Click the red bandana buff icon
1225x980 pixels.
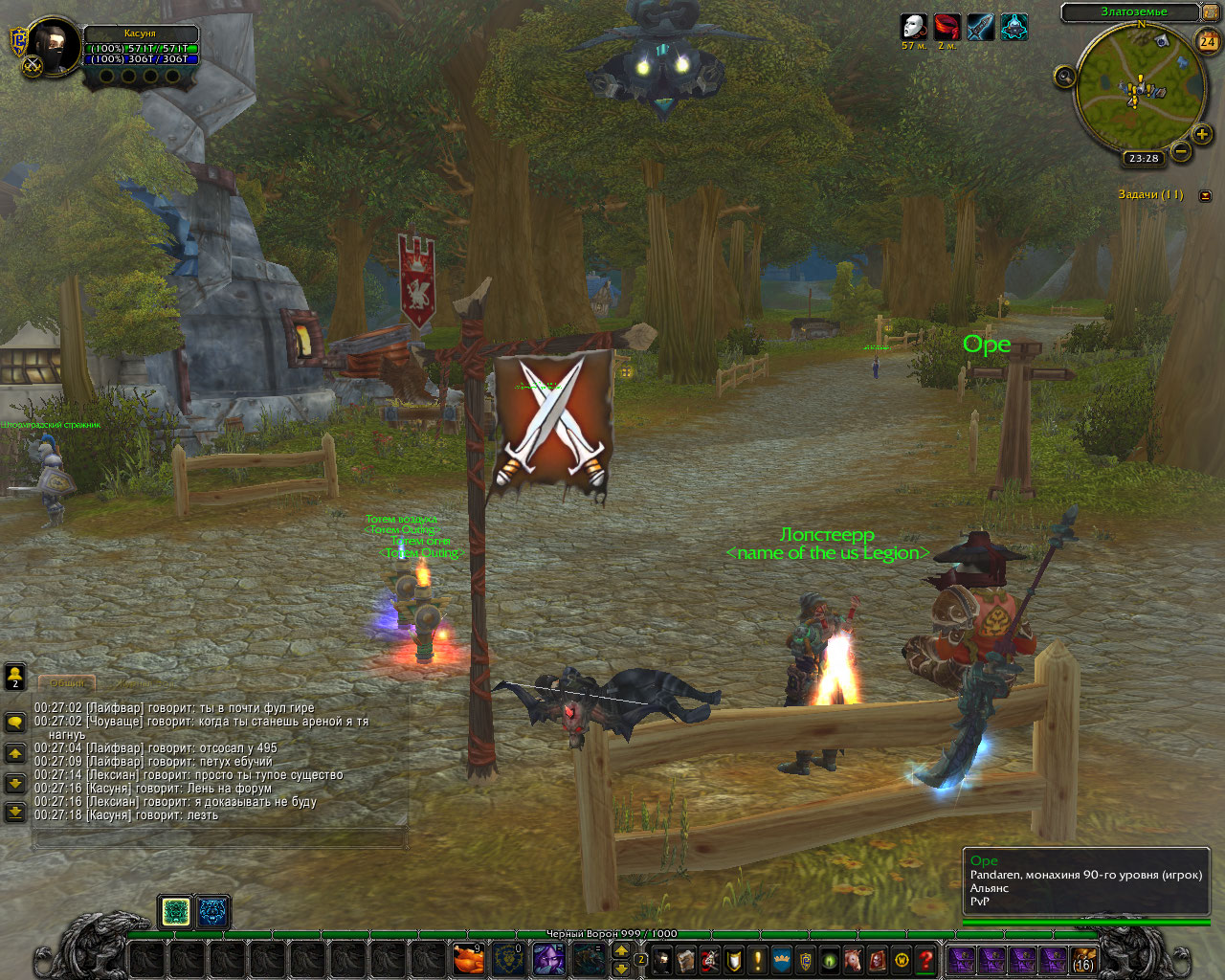(947, 27)
